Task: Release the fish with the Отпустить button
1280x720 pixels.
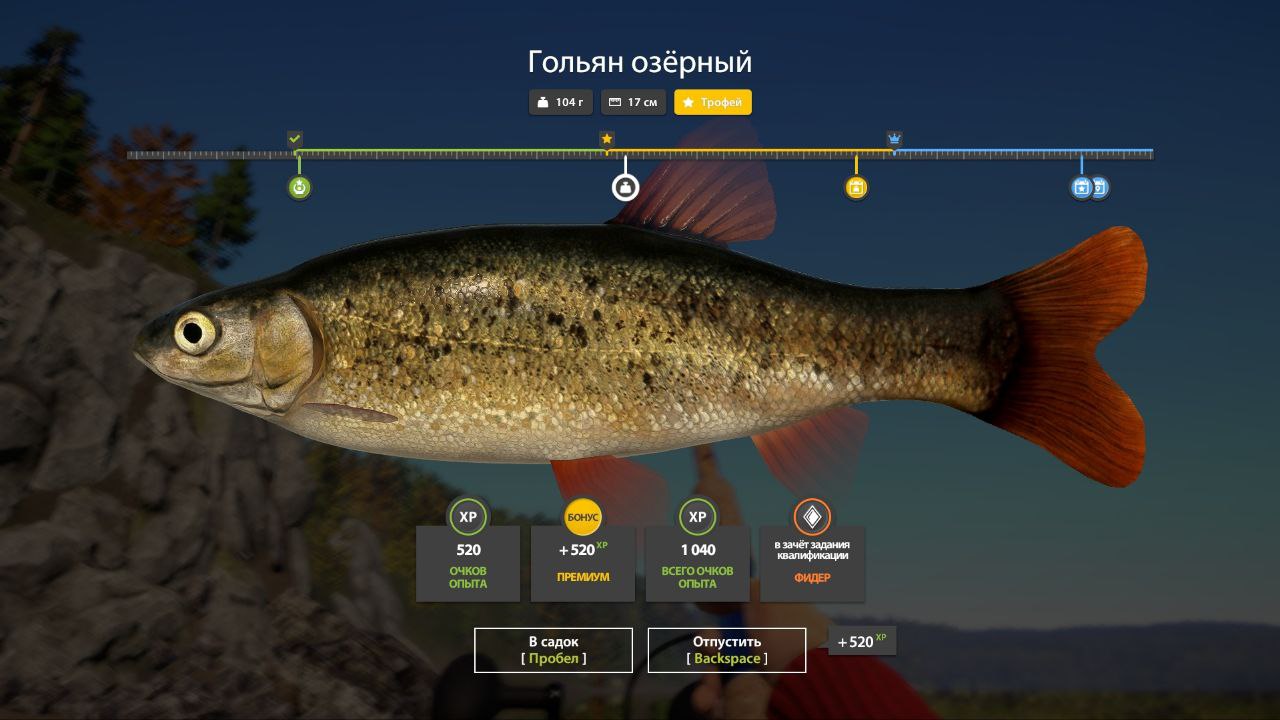Action: pyautogui.click(x=727, y=650)
